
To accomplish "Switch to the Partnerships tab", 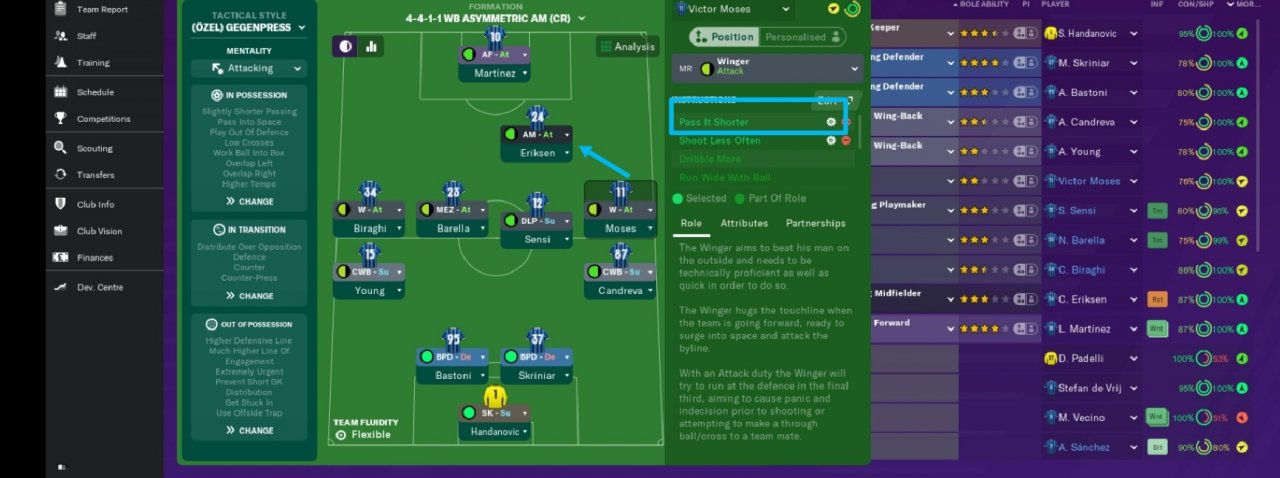I will (815, 223).
